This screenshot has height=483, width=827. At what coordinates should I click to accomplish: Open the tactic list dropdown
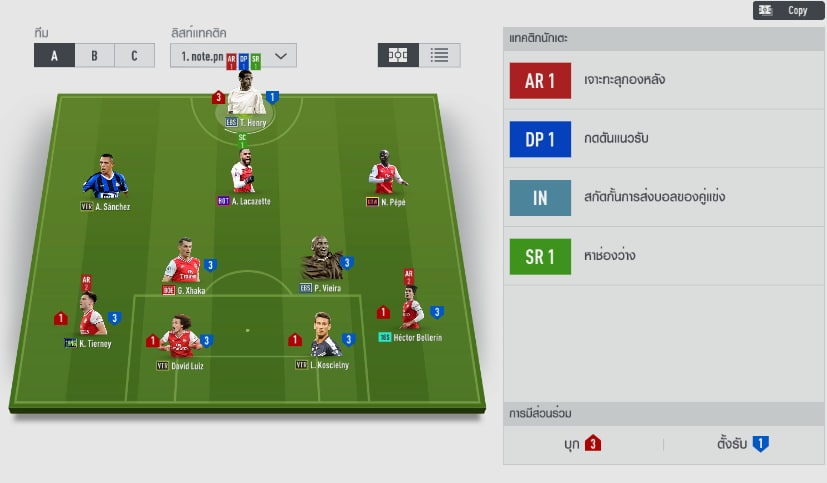coord(233,56)
